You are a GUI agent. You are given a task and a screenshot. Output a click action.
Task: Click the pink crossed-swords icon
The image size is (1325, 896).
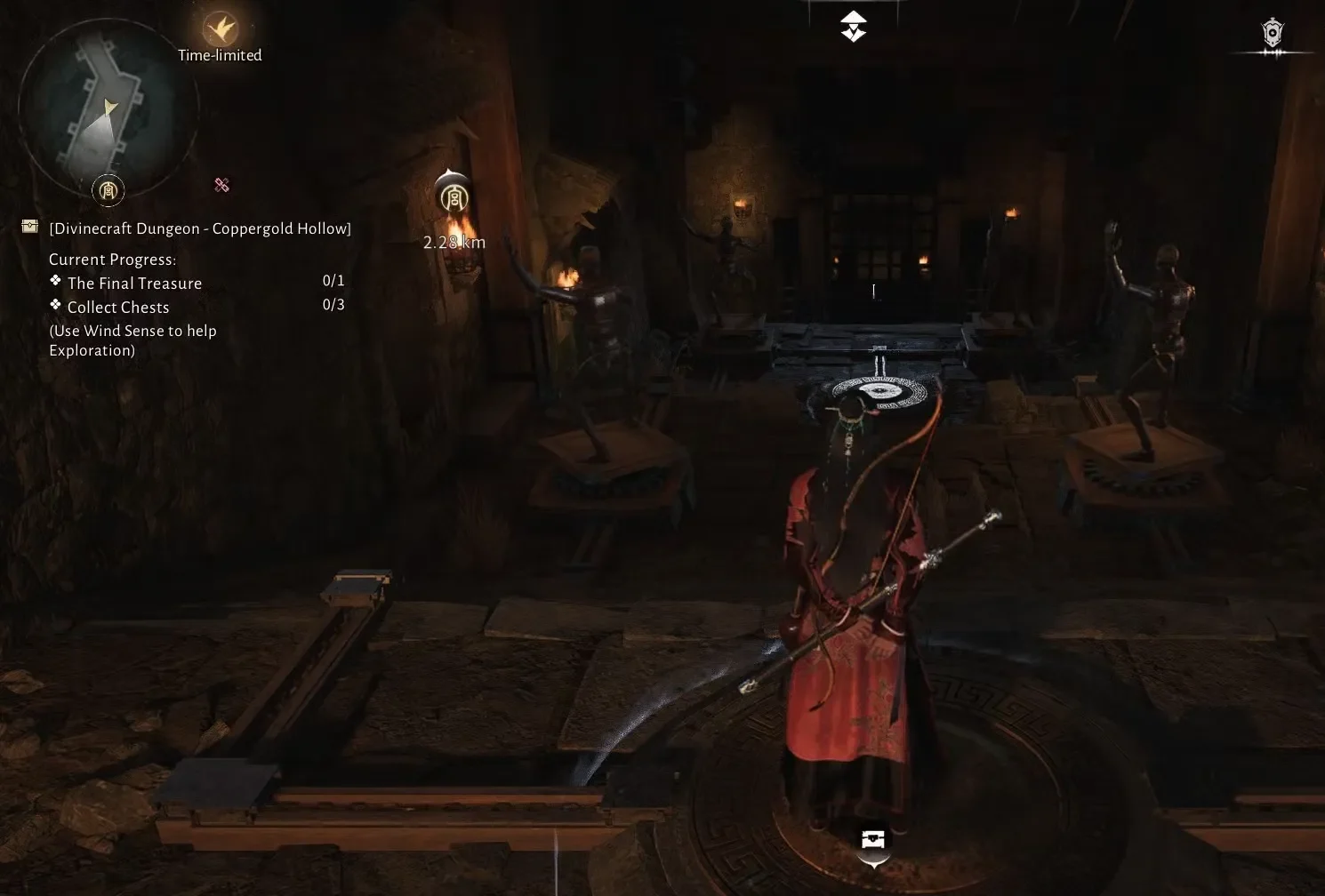coord(222,185)
